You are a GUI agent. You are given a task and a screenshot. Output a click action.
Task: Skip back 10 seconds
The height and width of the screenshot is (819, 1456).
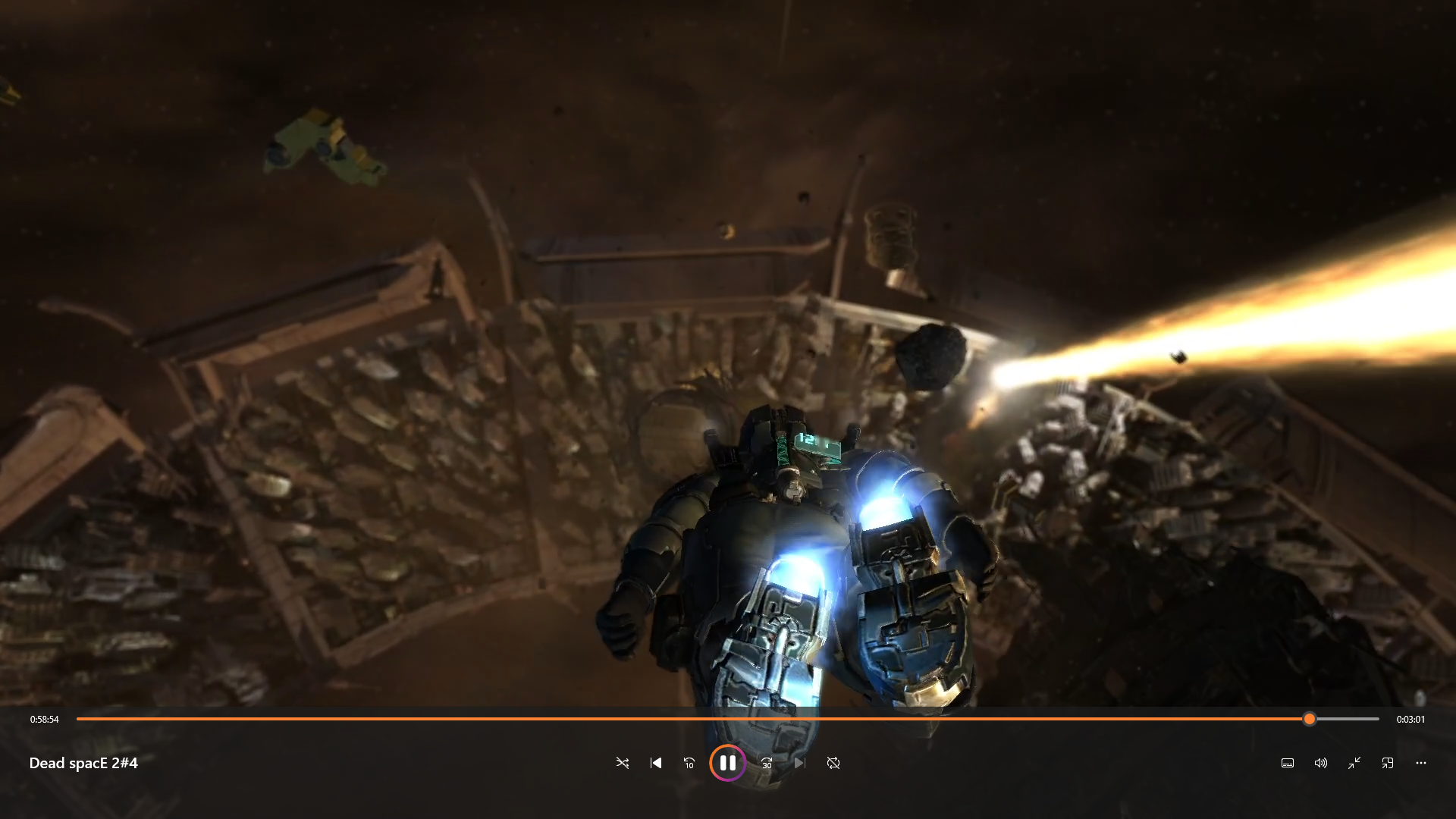pyautogui.click(x=689, y=763)
